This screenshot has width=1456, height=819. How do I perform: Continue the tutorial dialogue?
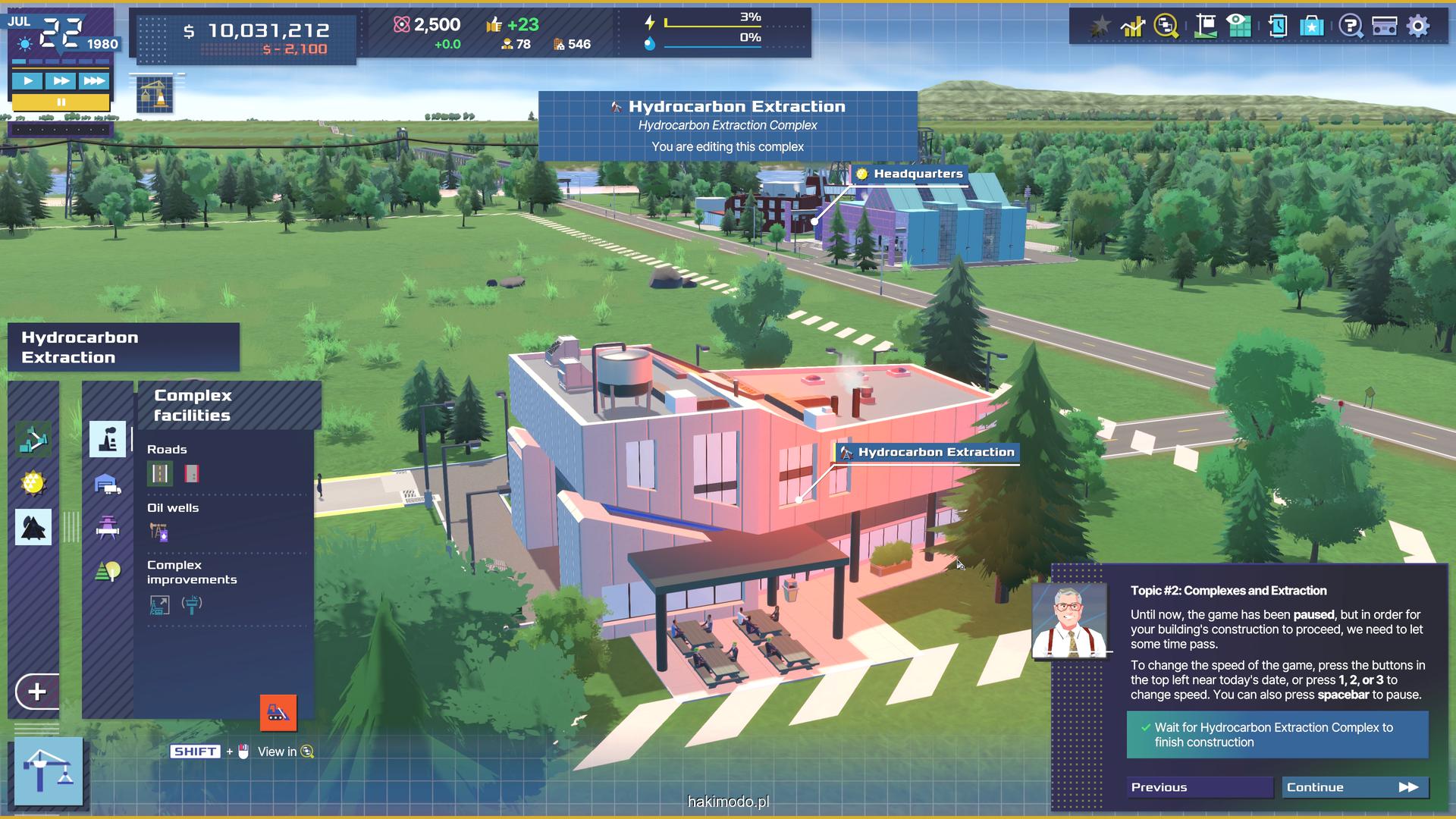pyautogui.click(x=1354, y=787)
